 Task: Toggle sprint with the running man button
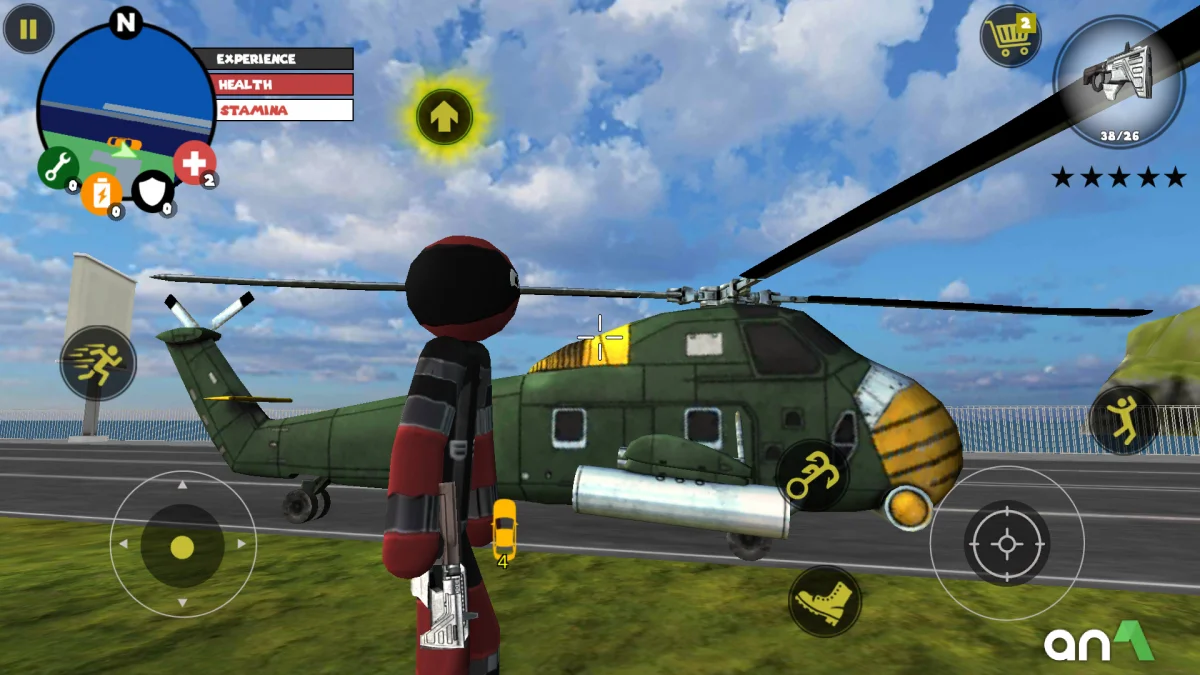click(98, 363)
